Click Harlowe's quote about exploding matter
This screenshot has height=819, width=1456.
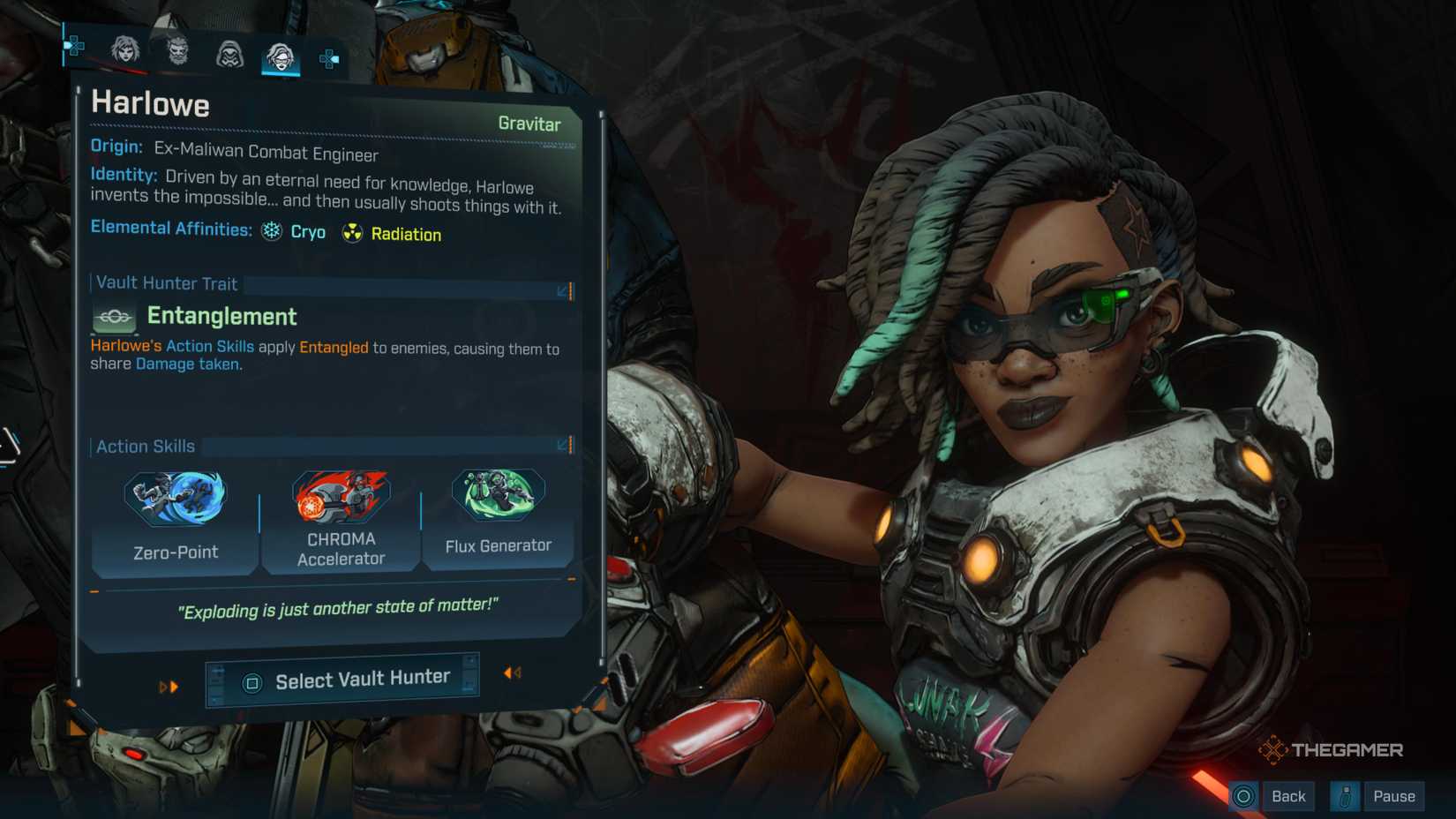[340, 608]
